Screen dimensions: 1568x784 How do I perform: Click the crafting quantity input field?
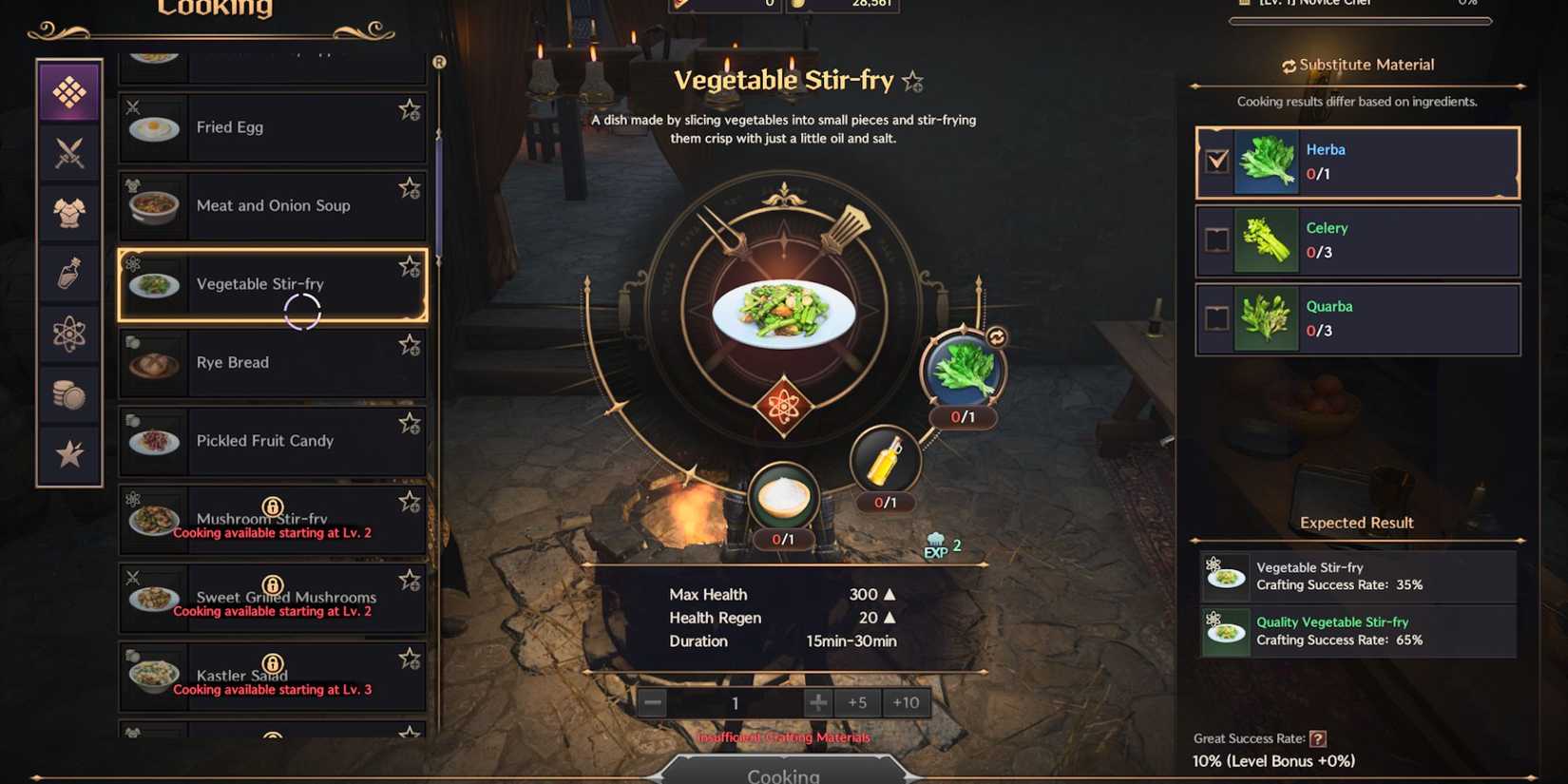[x=735, y=702]
